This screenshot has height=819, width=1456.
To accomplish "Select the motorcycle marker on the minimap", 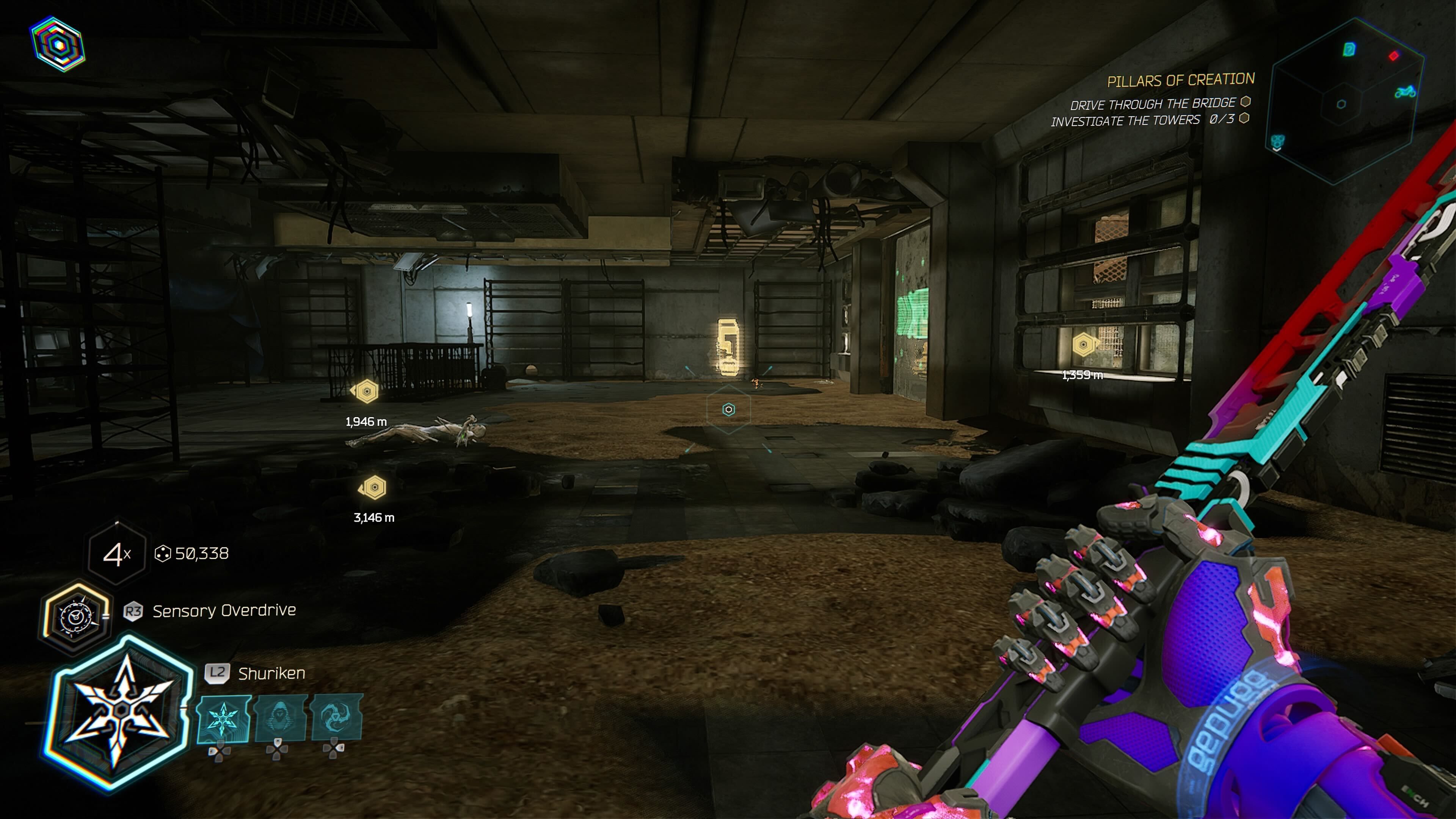I will pos(1404,91).
